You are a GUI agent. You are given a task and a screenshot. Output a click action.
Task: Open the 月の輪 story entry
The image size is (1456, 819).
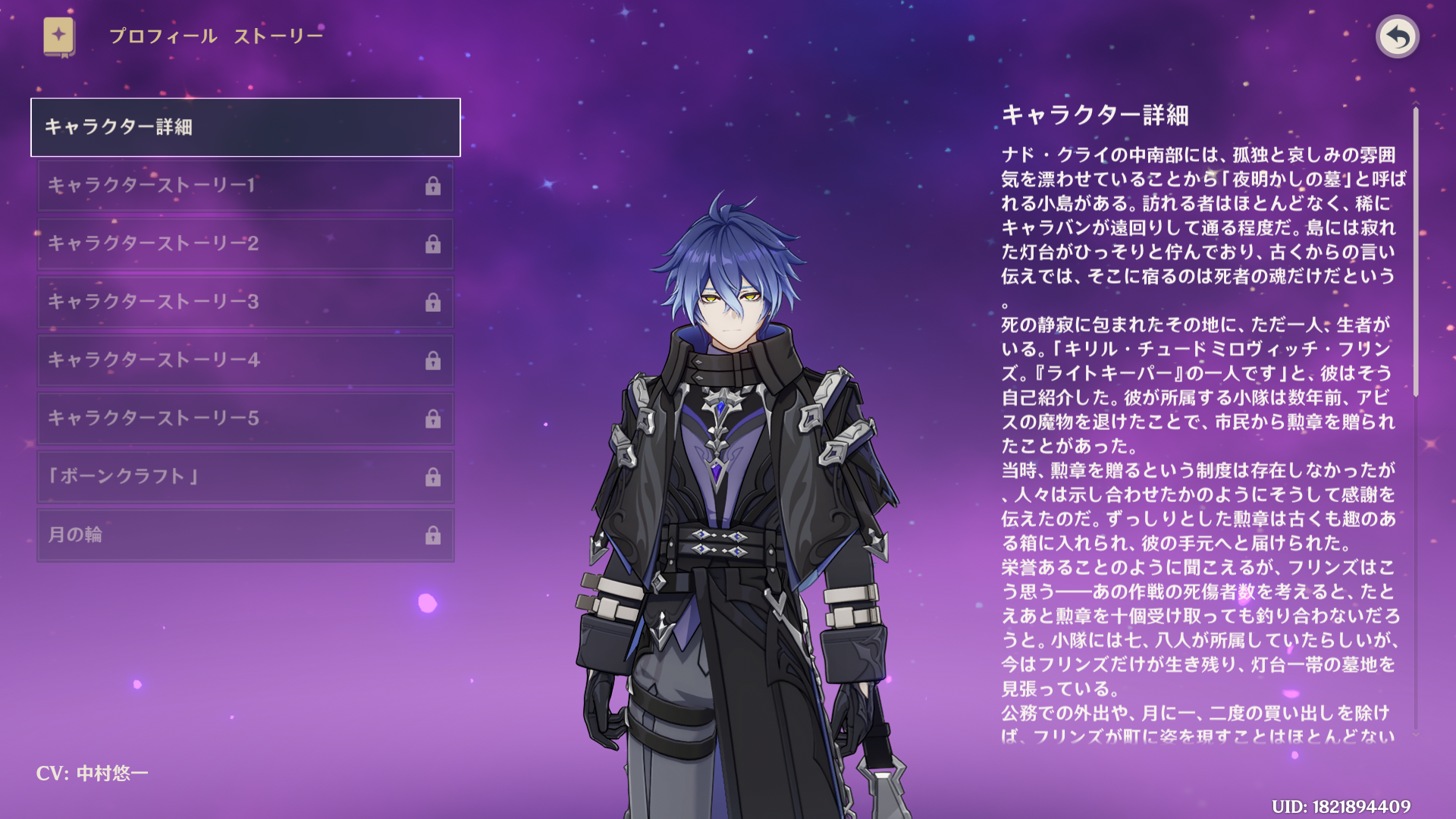click(x=245, y=535)
